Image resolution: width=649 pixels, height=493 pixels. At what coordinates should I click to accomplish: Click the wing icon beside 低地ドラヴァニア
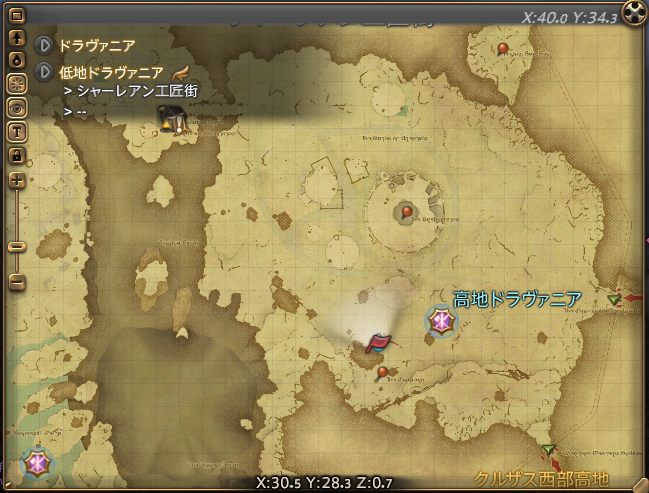pos(181,72)
